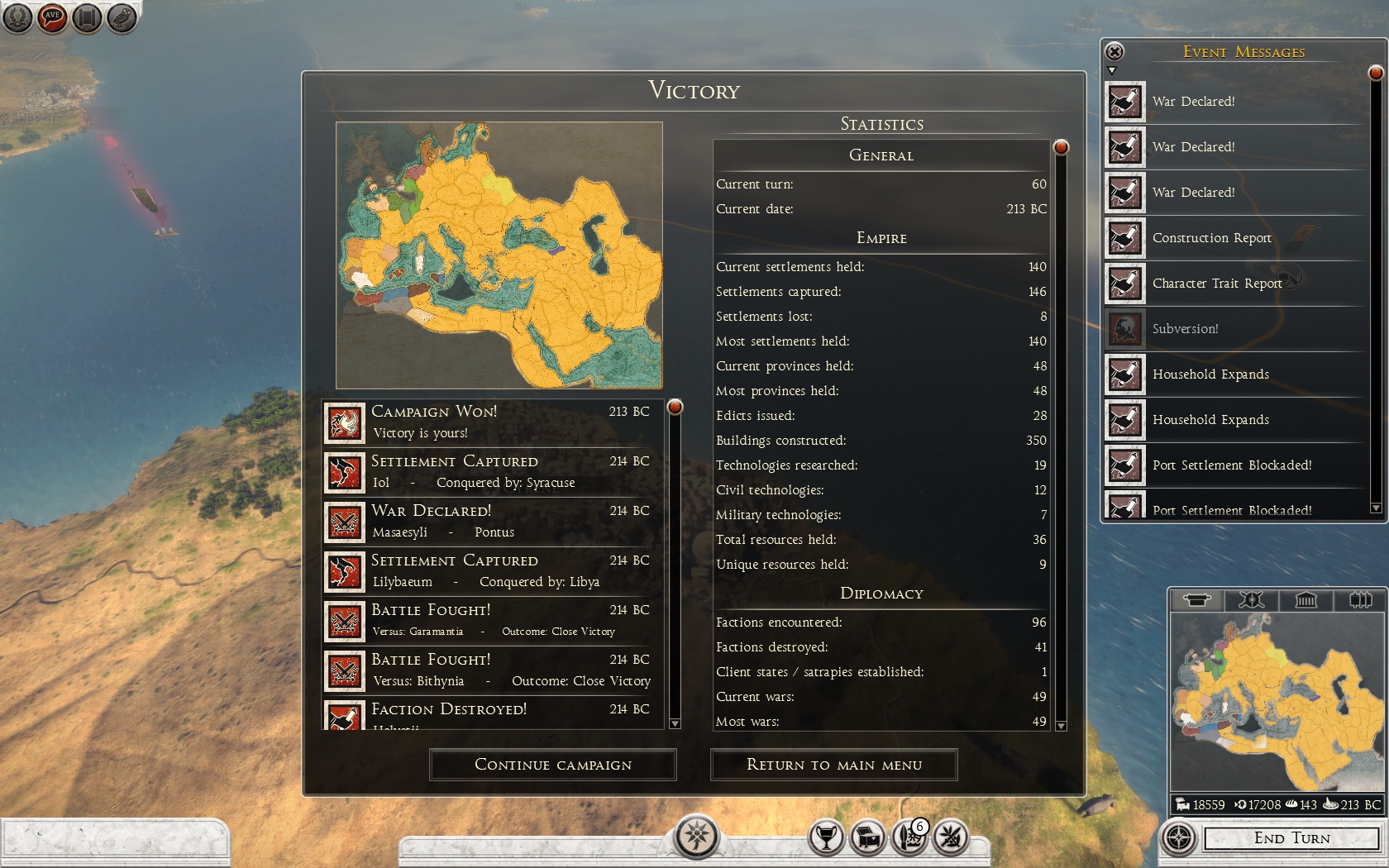View the Campaign Won! event entry

click(493, 422)
